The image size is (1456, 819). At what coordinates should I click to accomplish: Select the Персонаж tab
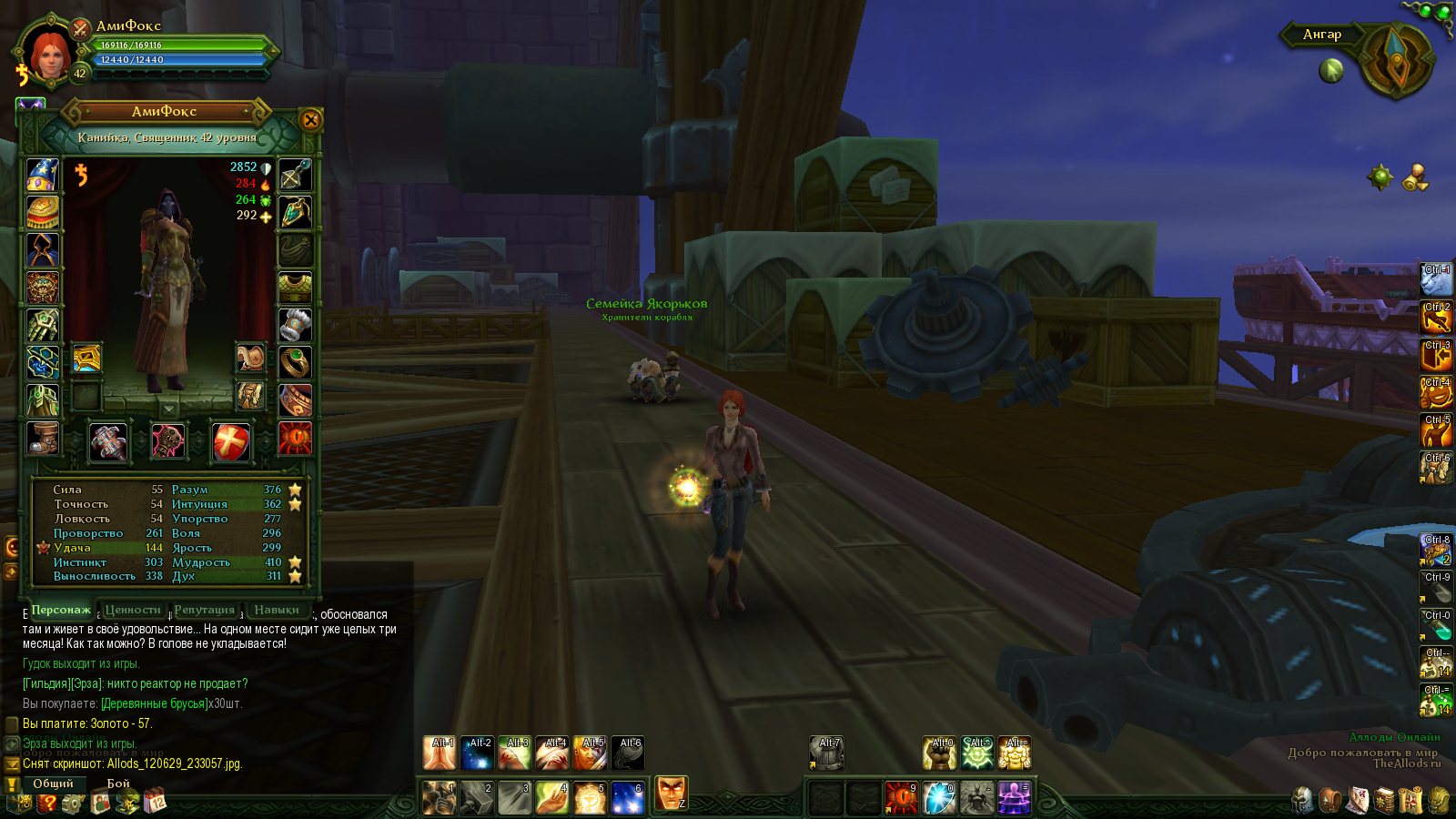point(61,610)
